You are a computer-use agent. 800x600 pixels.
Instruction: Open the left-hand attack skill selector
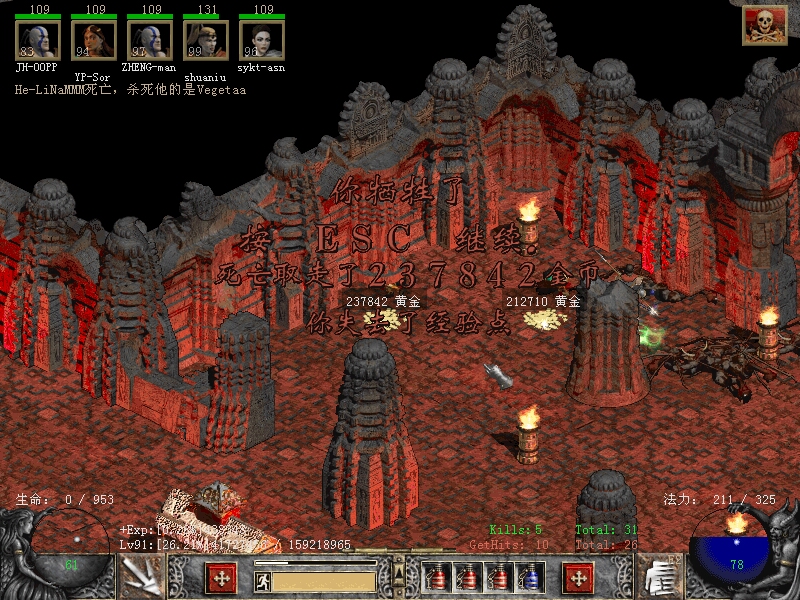click(141, 577)
